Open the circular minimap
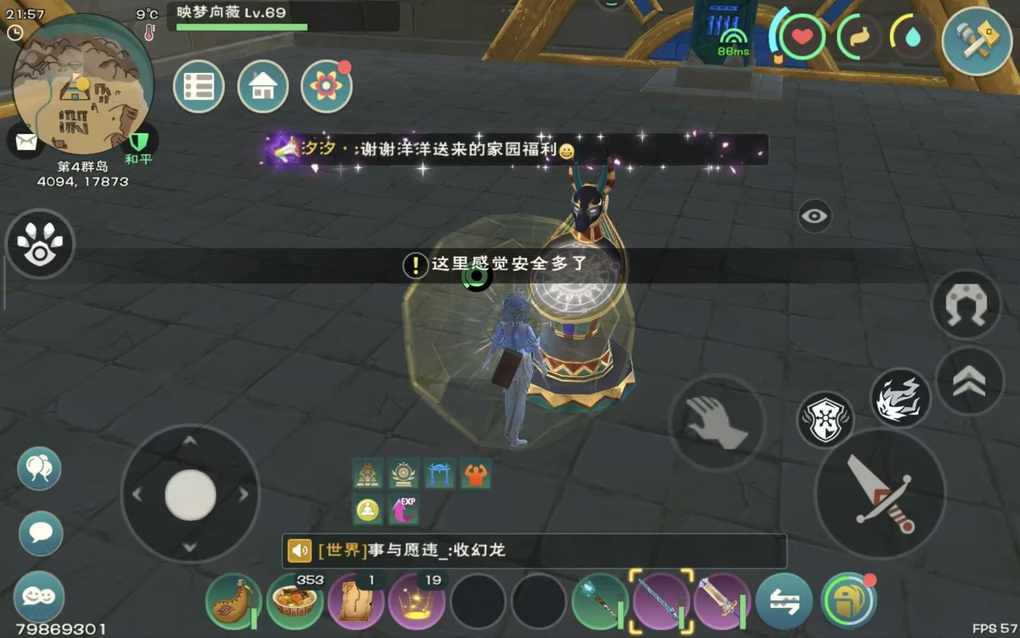Image resolution: width=1020 pixels, height=638 pixels. (83, 85)
